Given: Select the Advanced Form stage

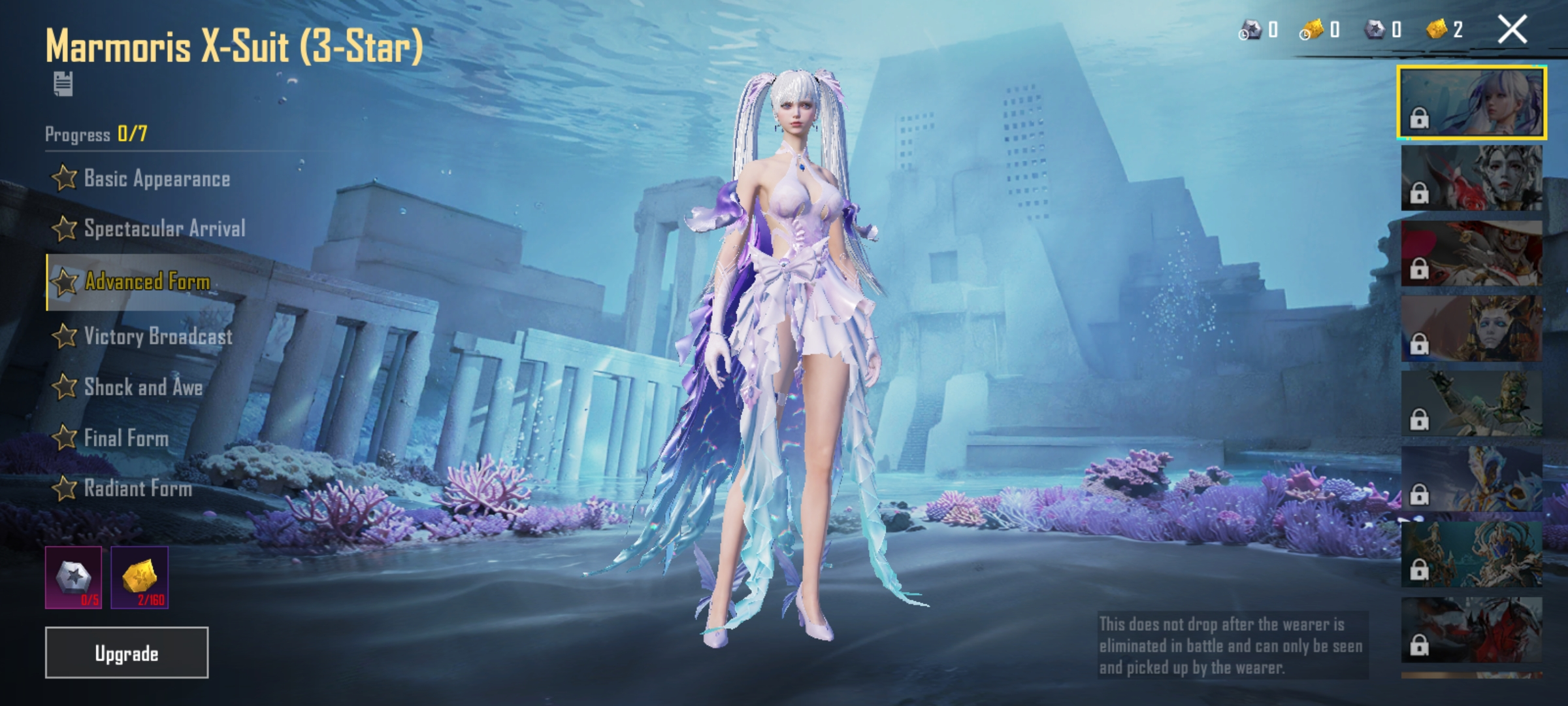Looking at the screenshot, I should click(146, 282).
